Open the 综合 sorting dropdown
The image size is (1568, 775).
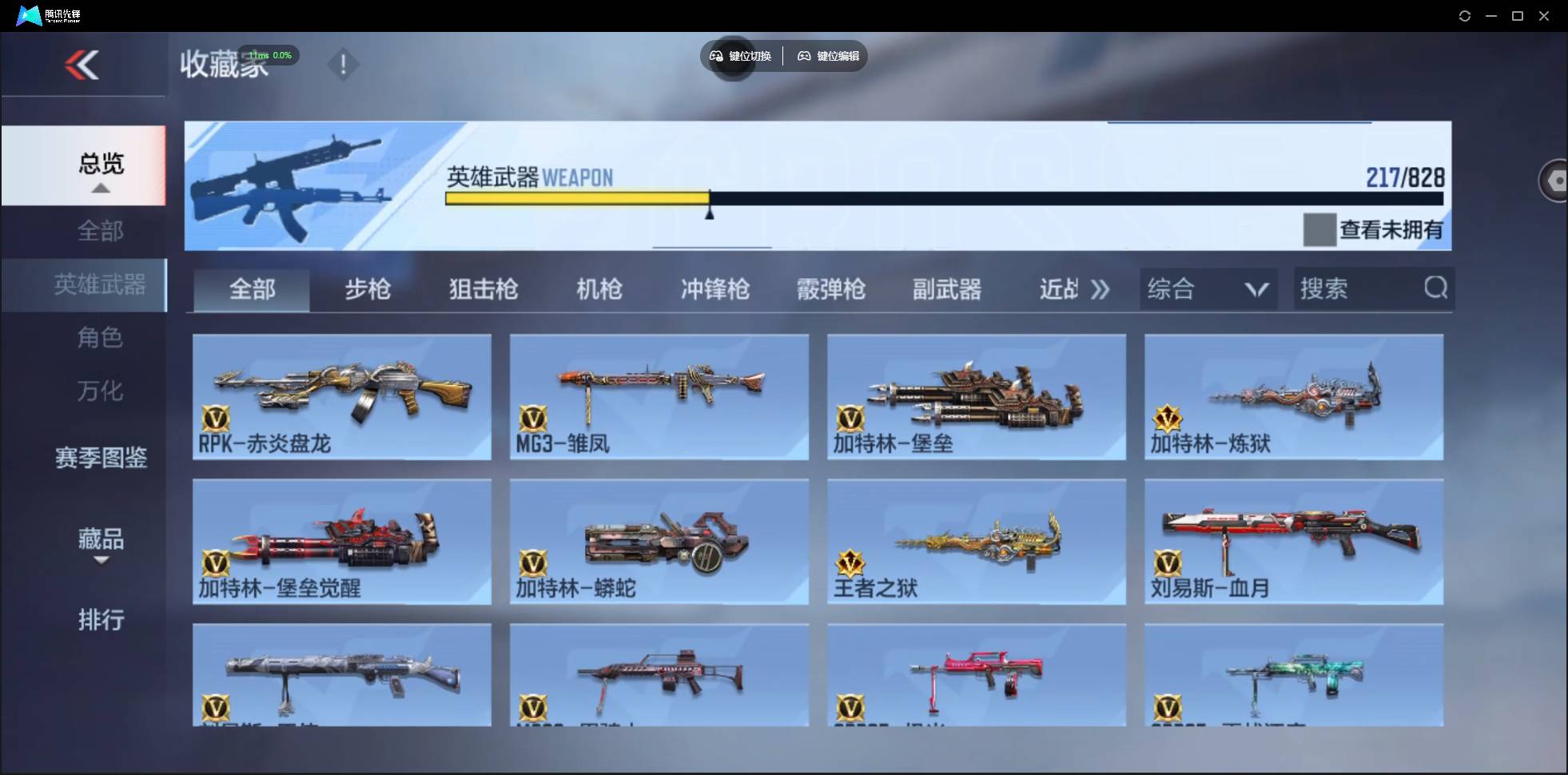[1209, 288]
